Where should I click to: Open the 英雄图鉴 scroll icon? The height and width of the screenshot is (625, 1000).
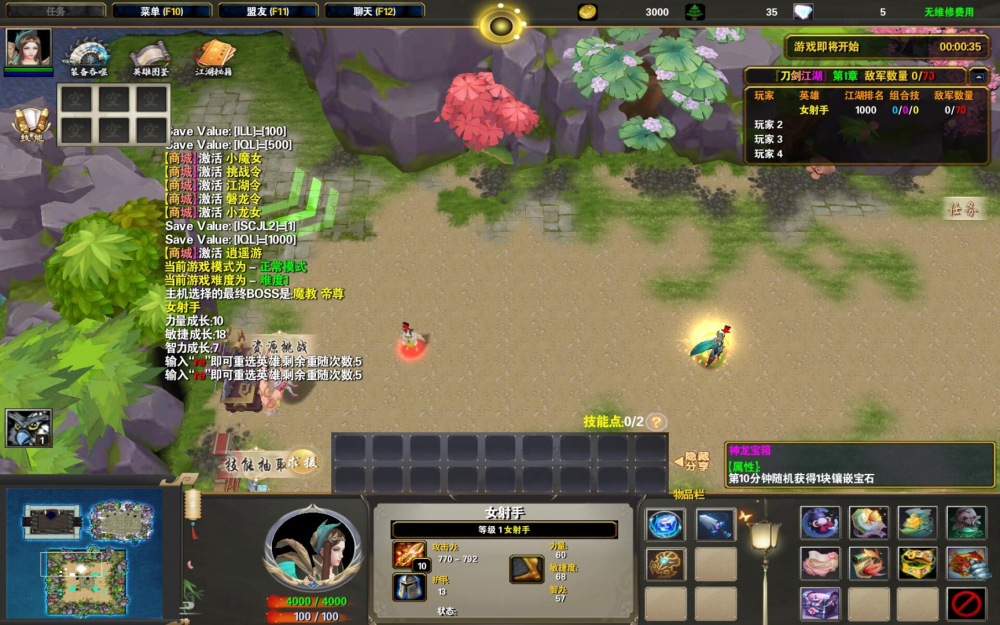(151, 55)
